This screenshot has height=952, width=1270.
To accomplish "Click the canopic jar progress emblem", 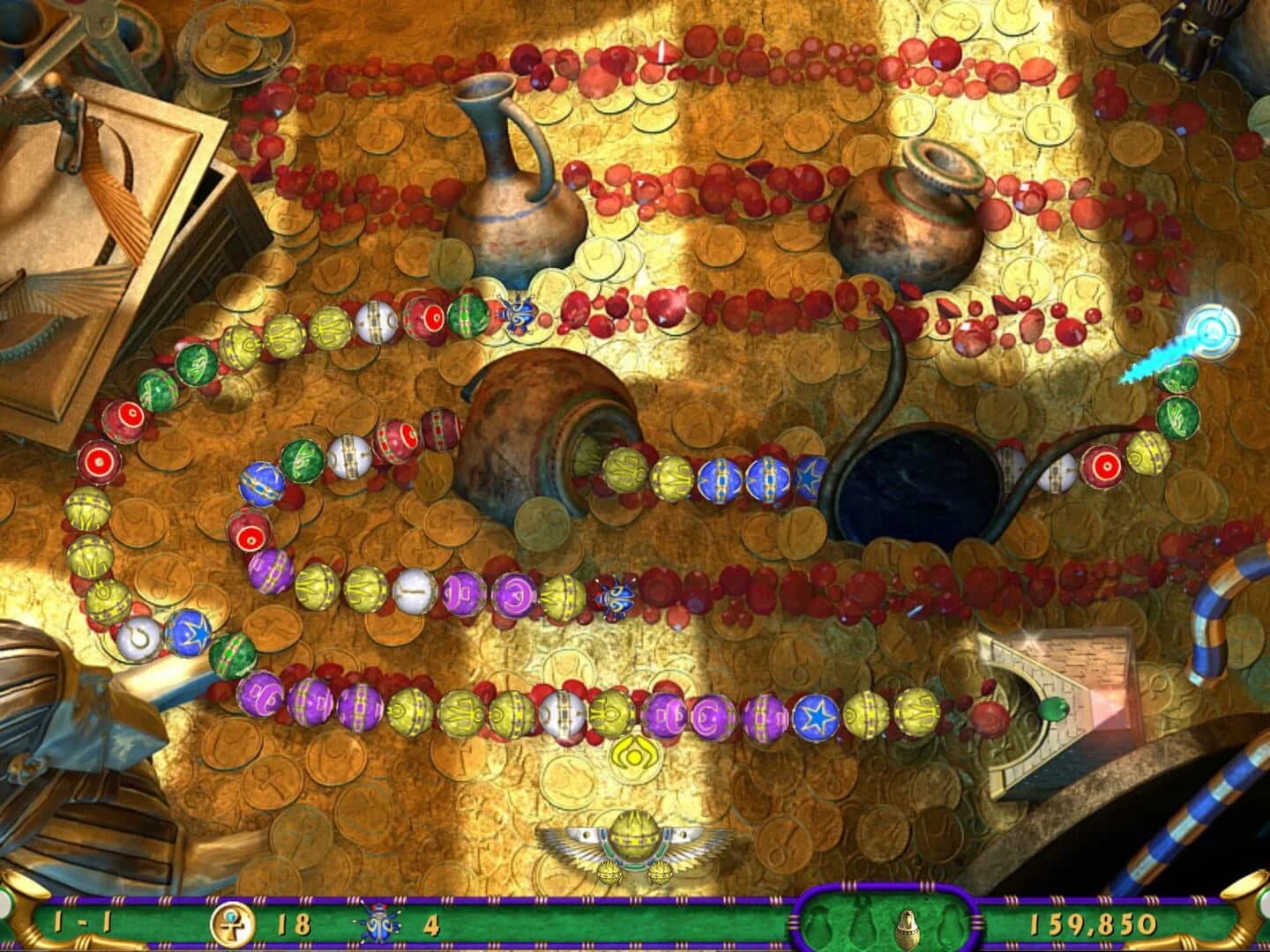I will point(908,924).
